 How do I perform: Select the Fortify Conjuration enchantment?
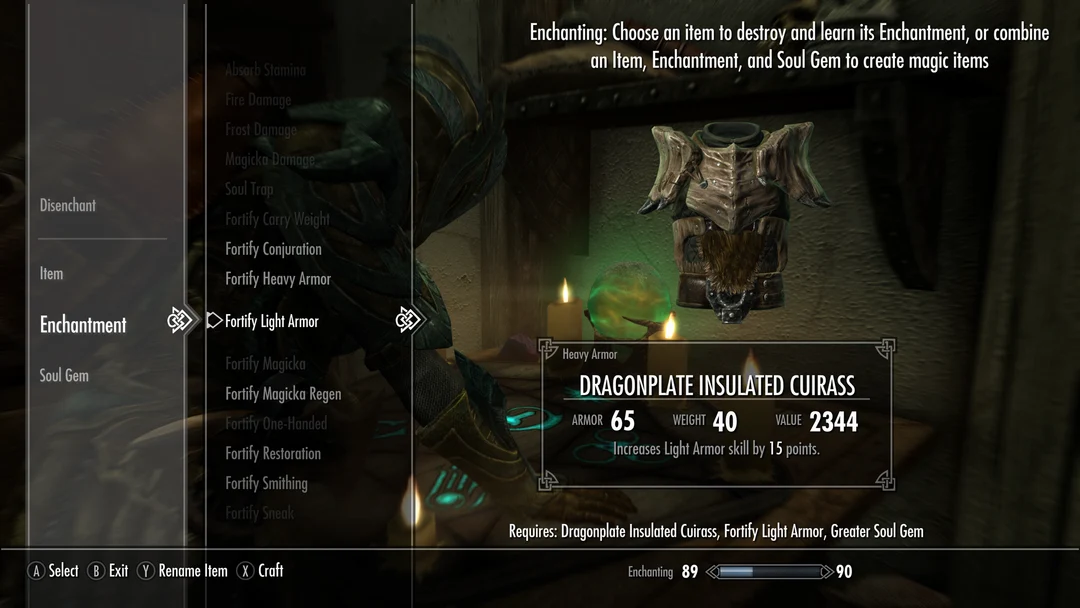273,249
